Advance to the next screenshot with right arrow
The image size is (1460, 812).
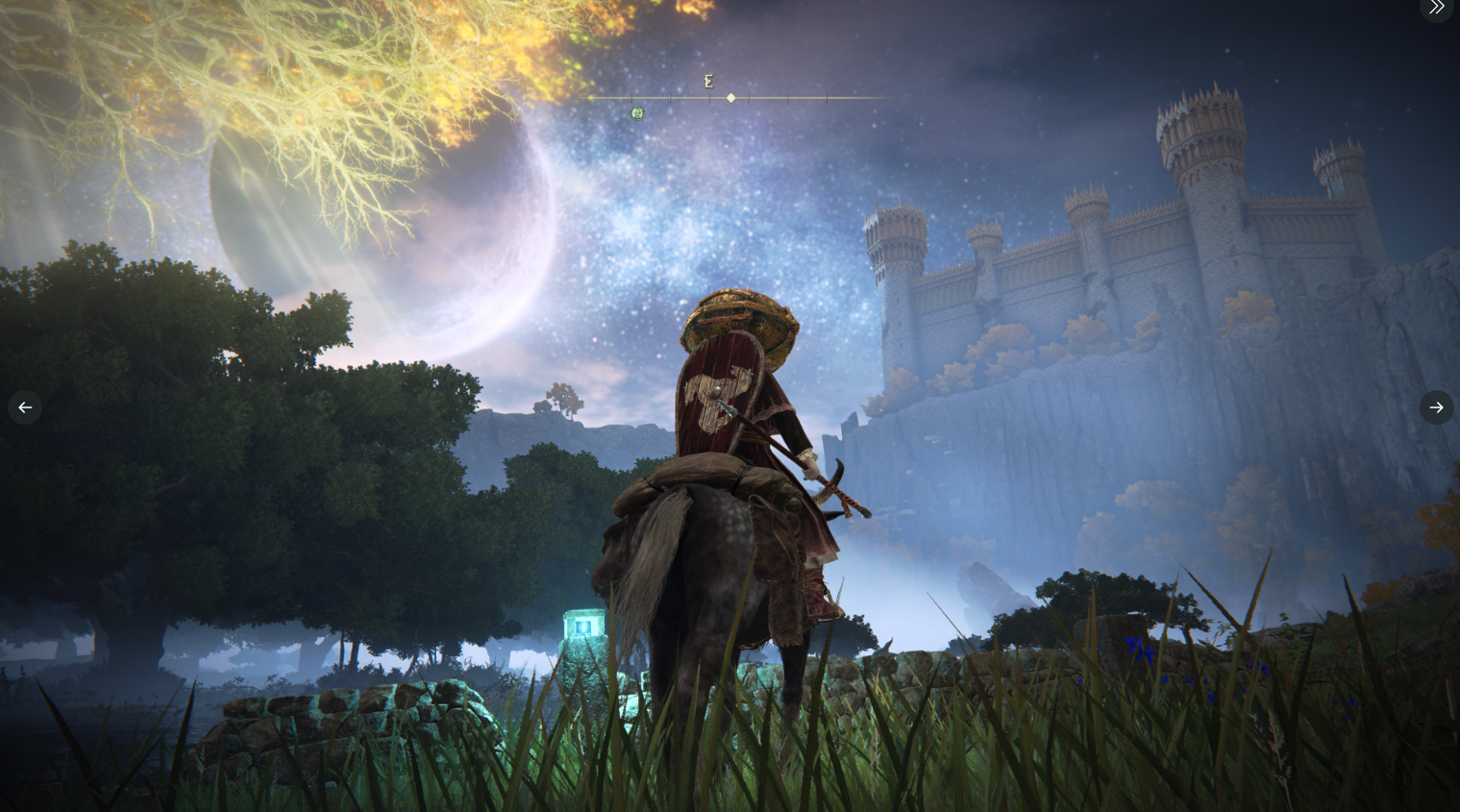click(x=1436, y=407)
